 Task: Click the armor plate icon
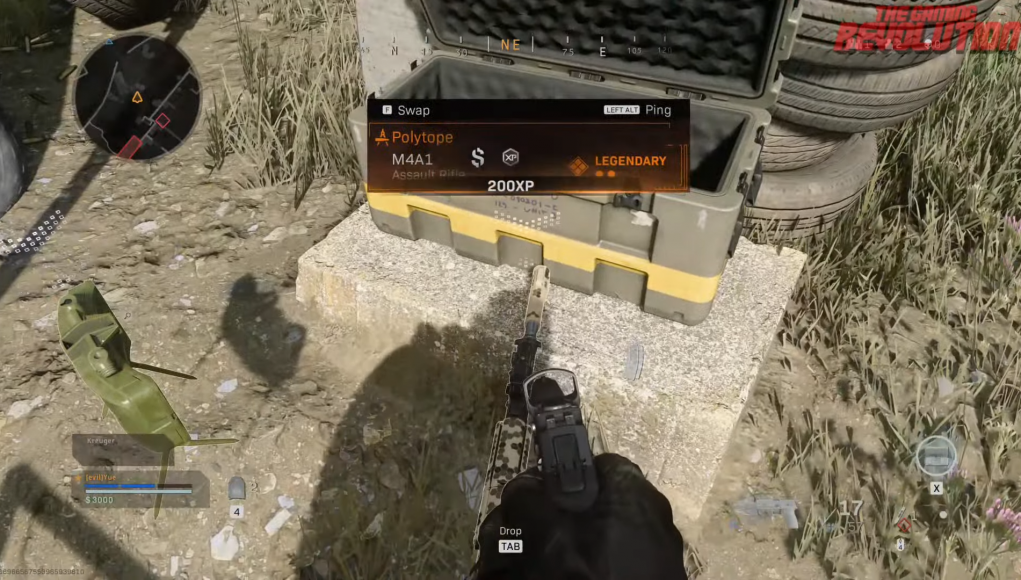click(237, 489)
